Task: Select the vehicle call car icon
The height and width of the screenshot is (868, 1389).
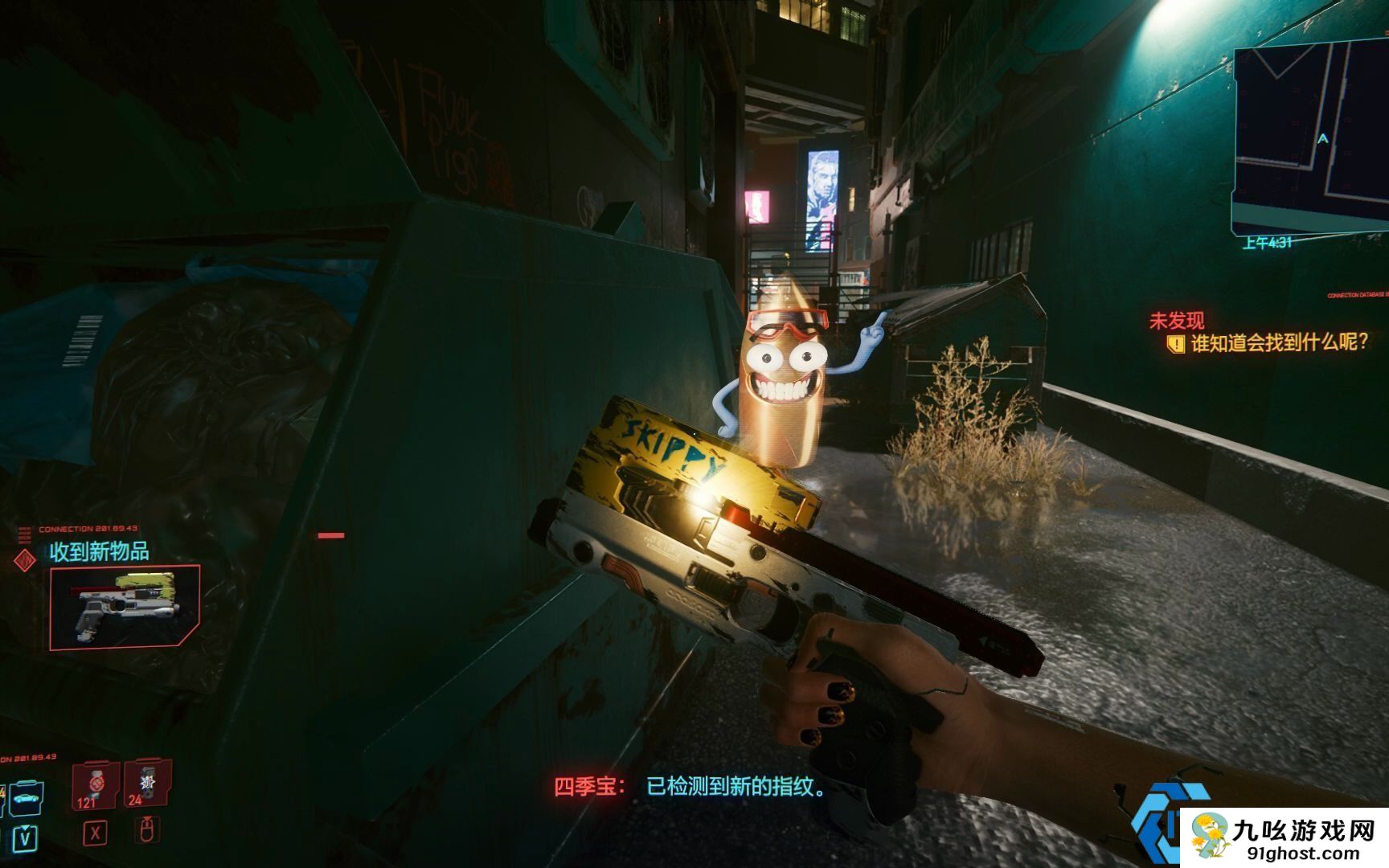Action: click(x=26, y=798)
